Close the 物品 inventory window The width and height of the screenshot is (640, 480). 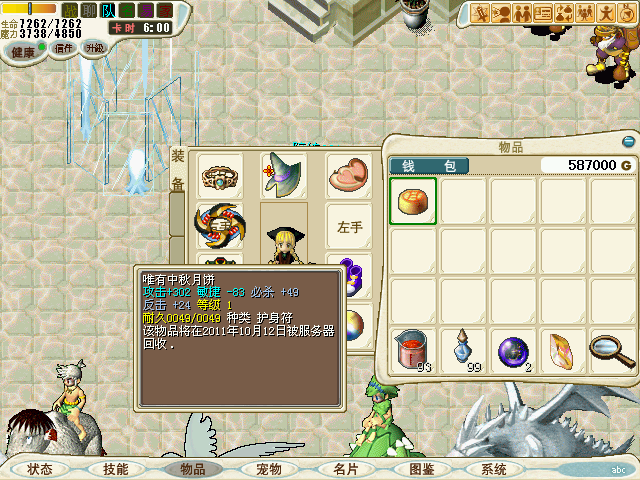(x=628, y=142)
